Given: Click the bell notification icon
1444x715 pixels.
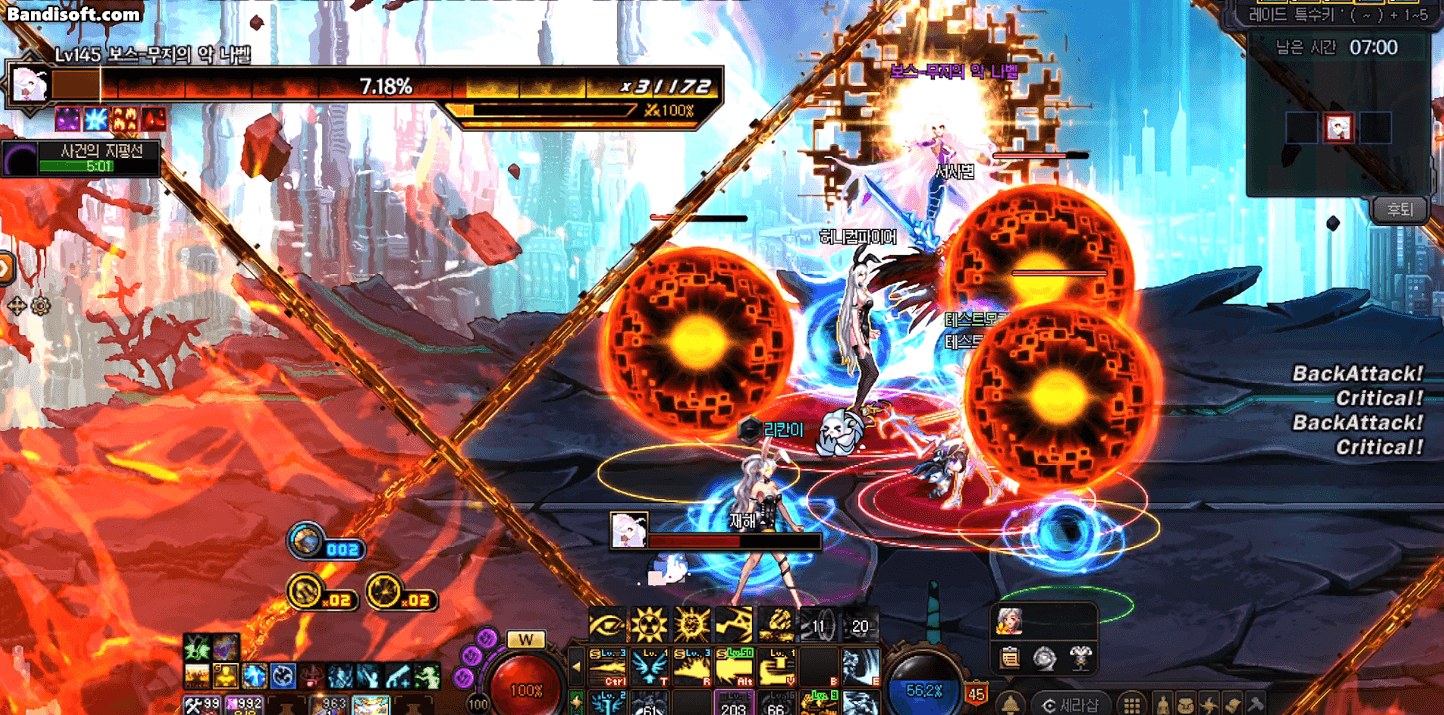Looking at the screenshot, I should click(x=1010, y=703).
